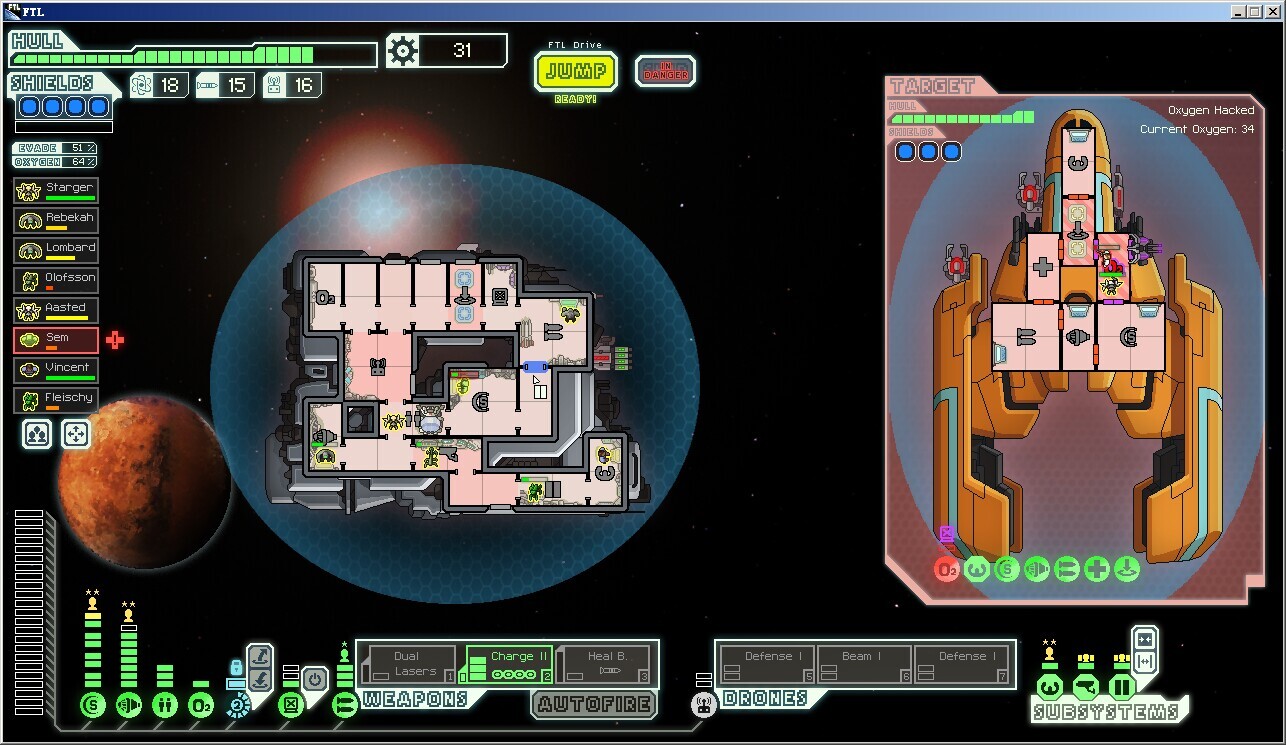
Task: Click the oxygen system icon
Action: (201, 705)
